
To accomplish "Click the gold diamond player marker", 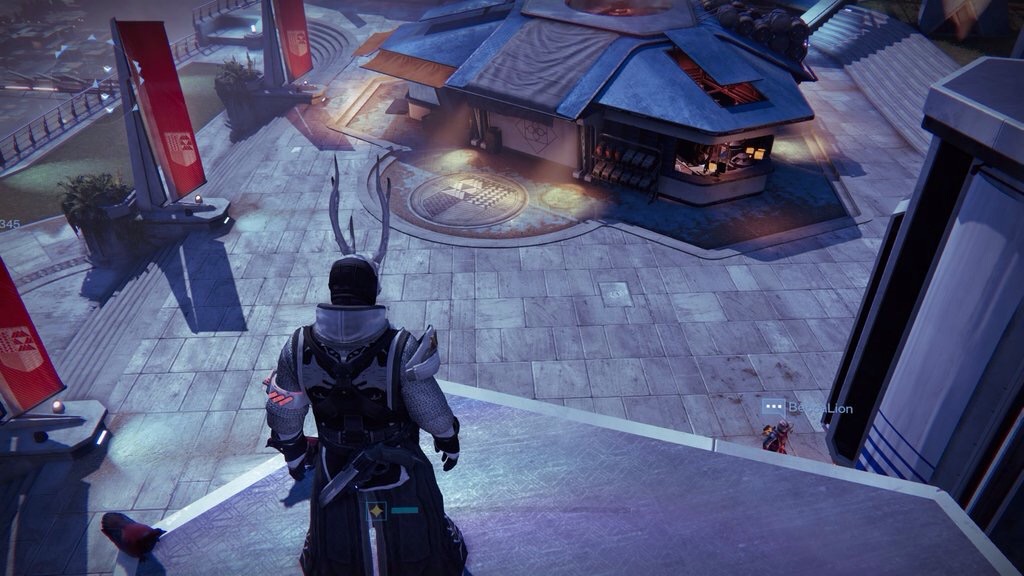I will pyautogui.click(x=377, y=511).
